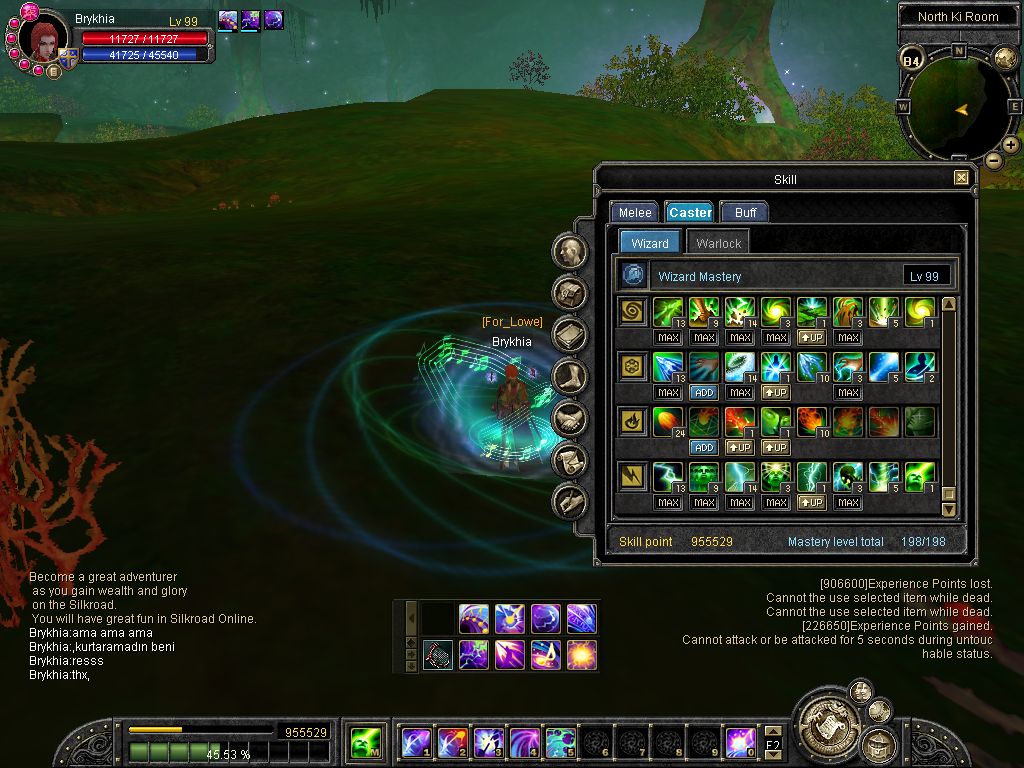
Task: Click the Wizard Mastery emblem icon
Action: pyautogui.click(x=633, y=276)
